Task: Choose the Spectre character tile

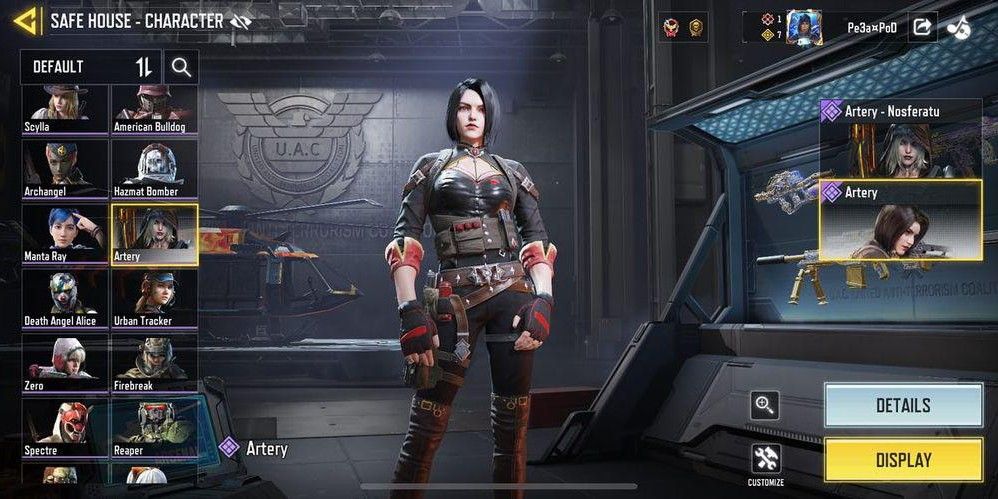Action: click(66, 428)
